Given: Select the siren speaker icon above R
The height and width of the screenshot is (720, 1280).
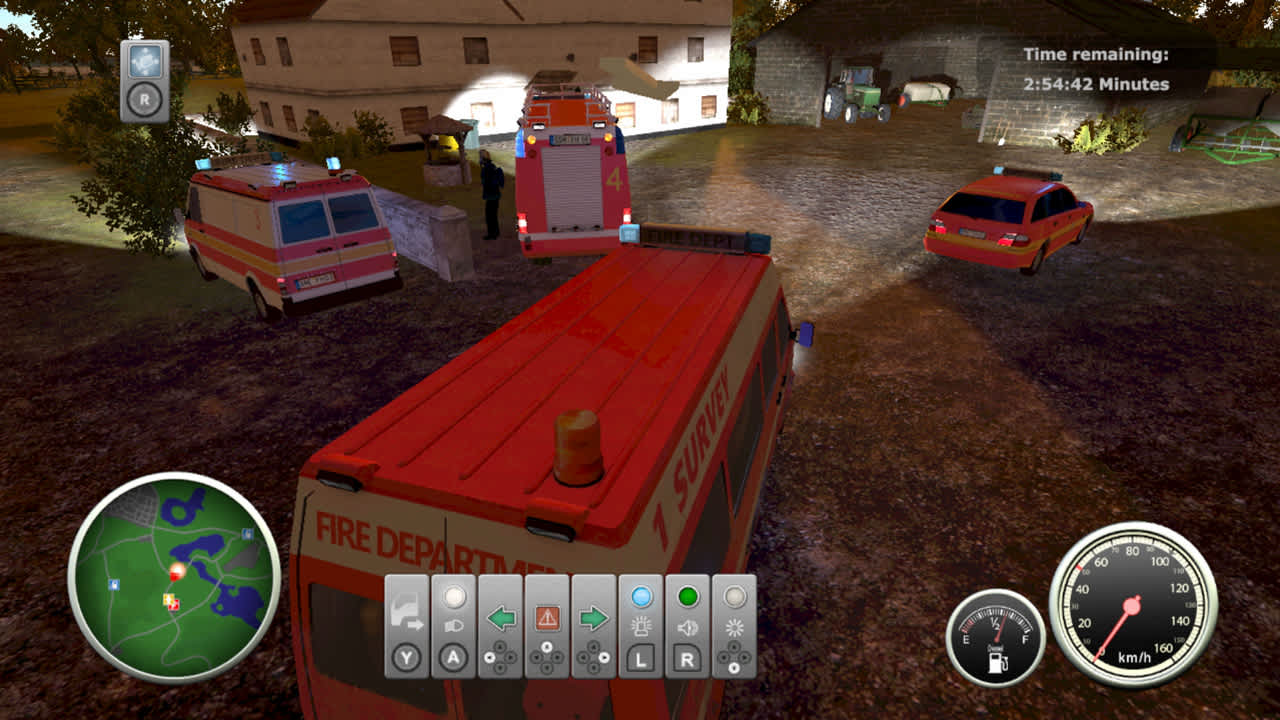Looking at the screenshot, I should pos(688,627).
